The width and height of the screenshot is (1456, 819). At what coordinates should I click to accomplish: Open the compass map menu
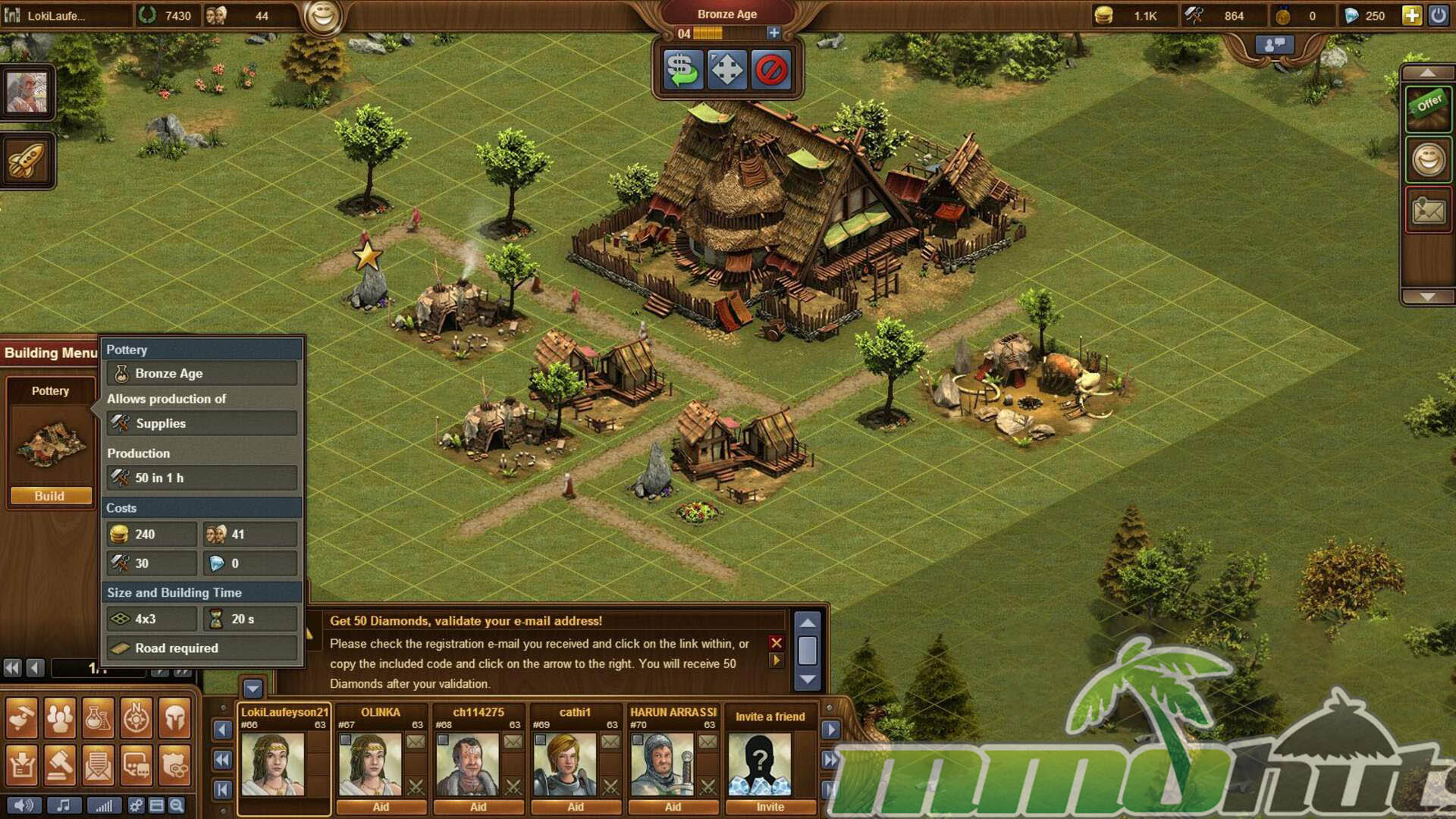pos(136,717)
